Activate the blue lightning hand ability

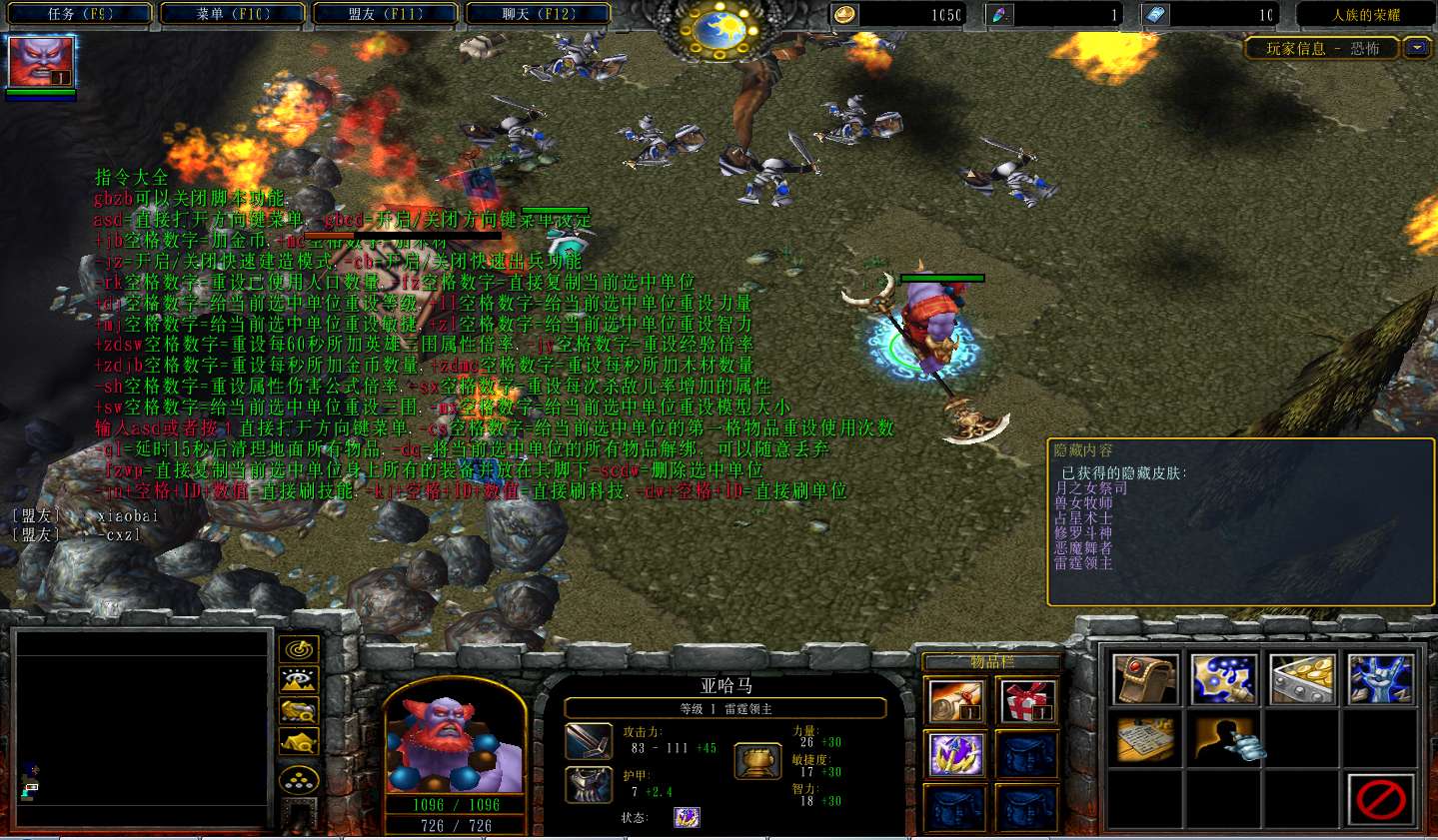point(1381,679)
